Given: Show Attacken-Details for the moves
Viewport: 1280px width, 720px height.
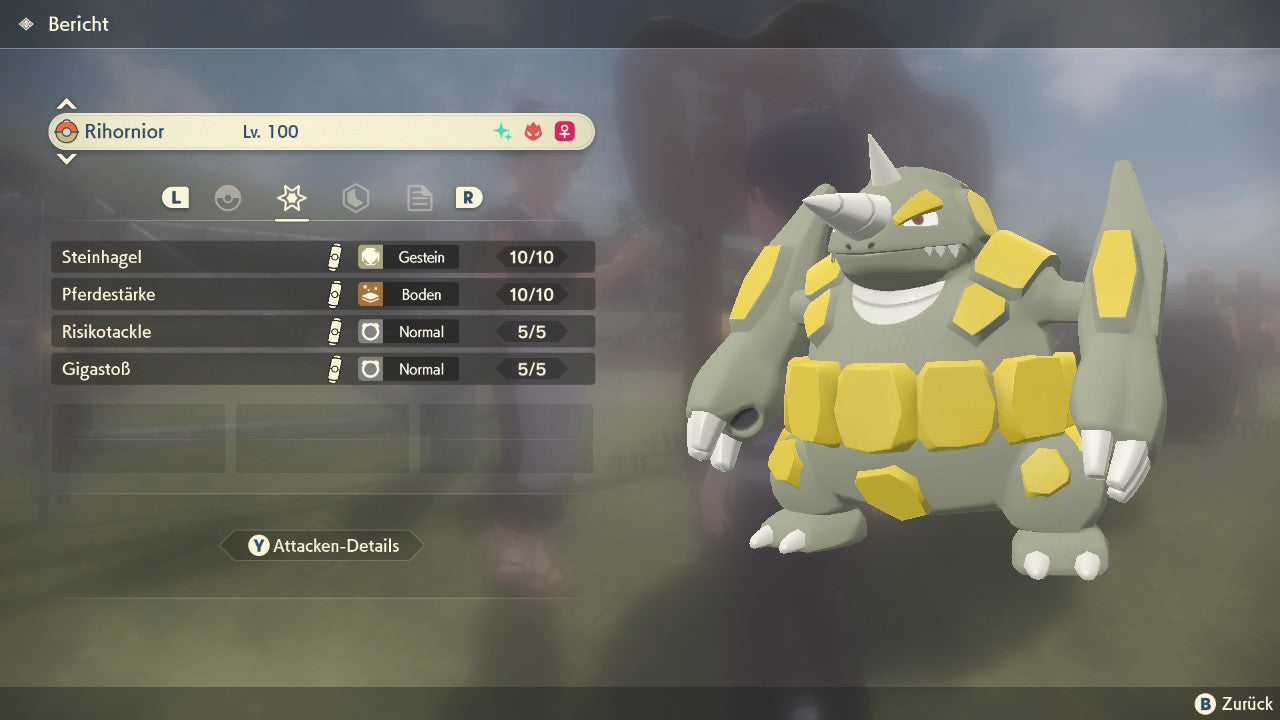Looking at the screenshot, I should [322, 546].
